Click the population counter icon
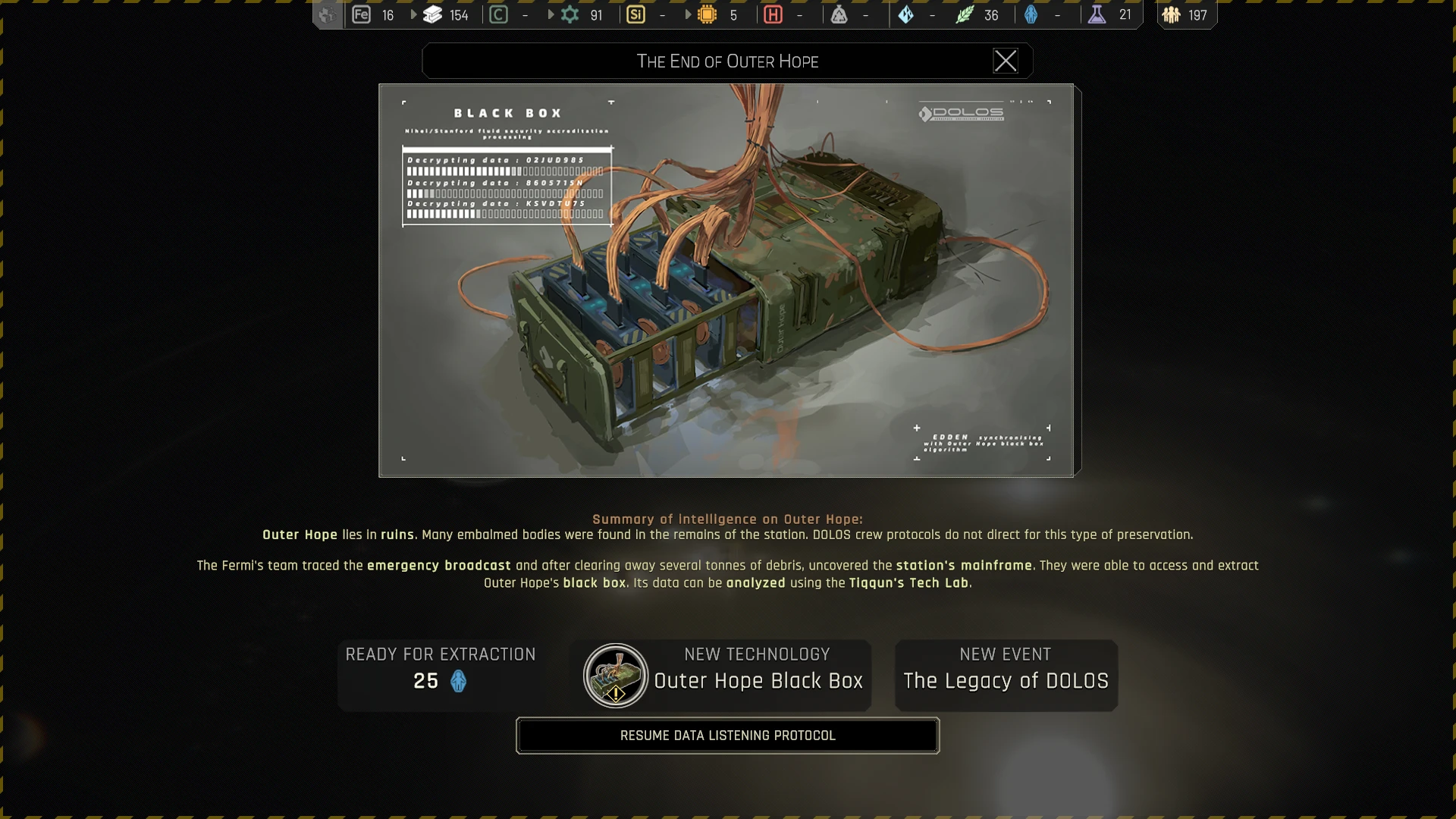This screenshot has height=819, width=1456. (1172, 15)
